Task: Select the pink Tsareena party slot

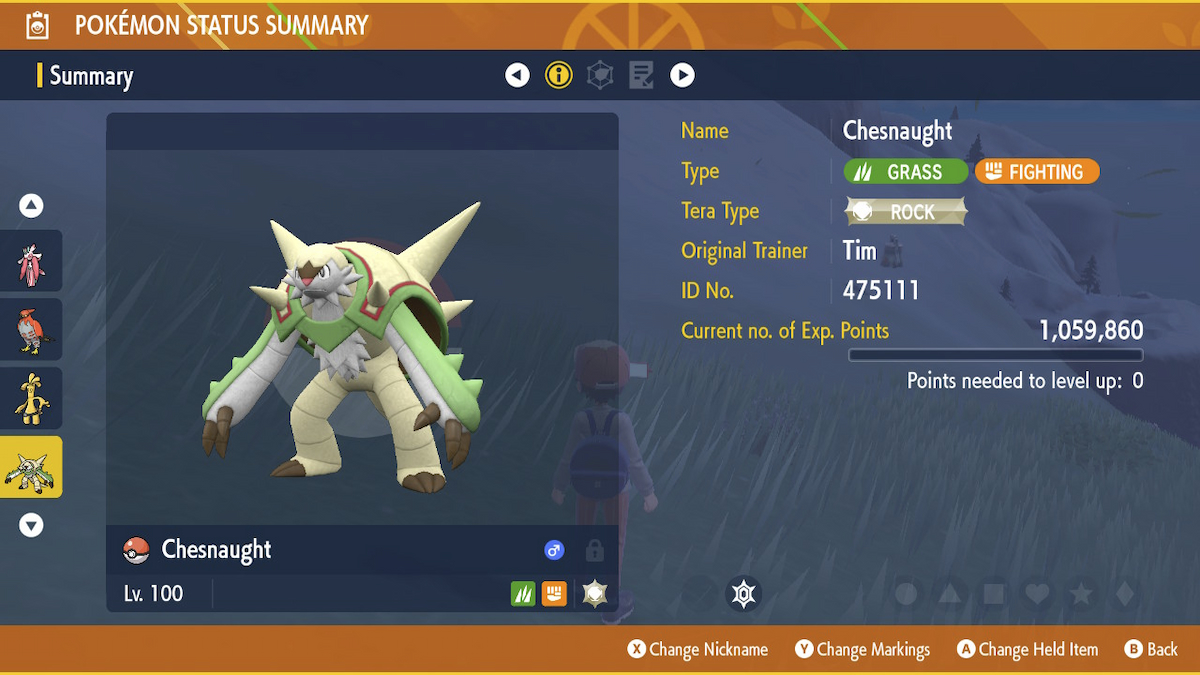Action: [31, 260]
